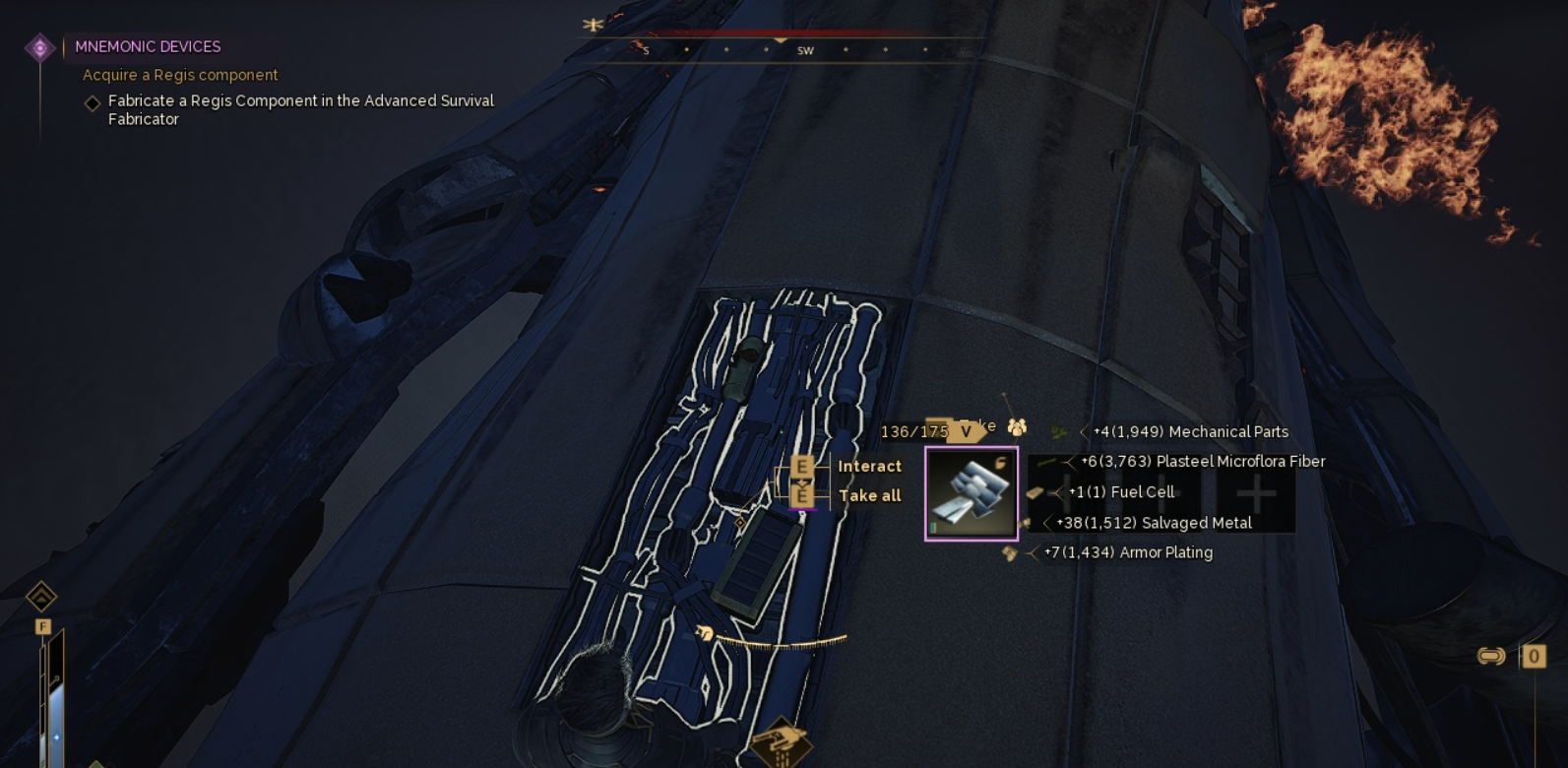This screenshot has width=1568, height=768.
Task: Select the chain link icon next to the zero counter
Action: (1491, 656)
